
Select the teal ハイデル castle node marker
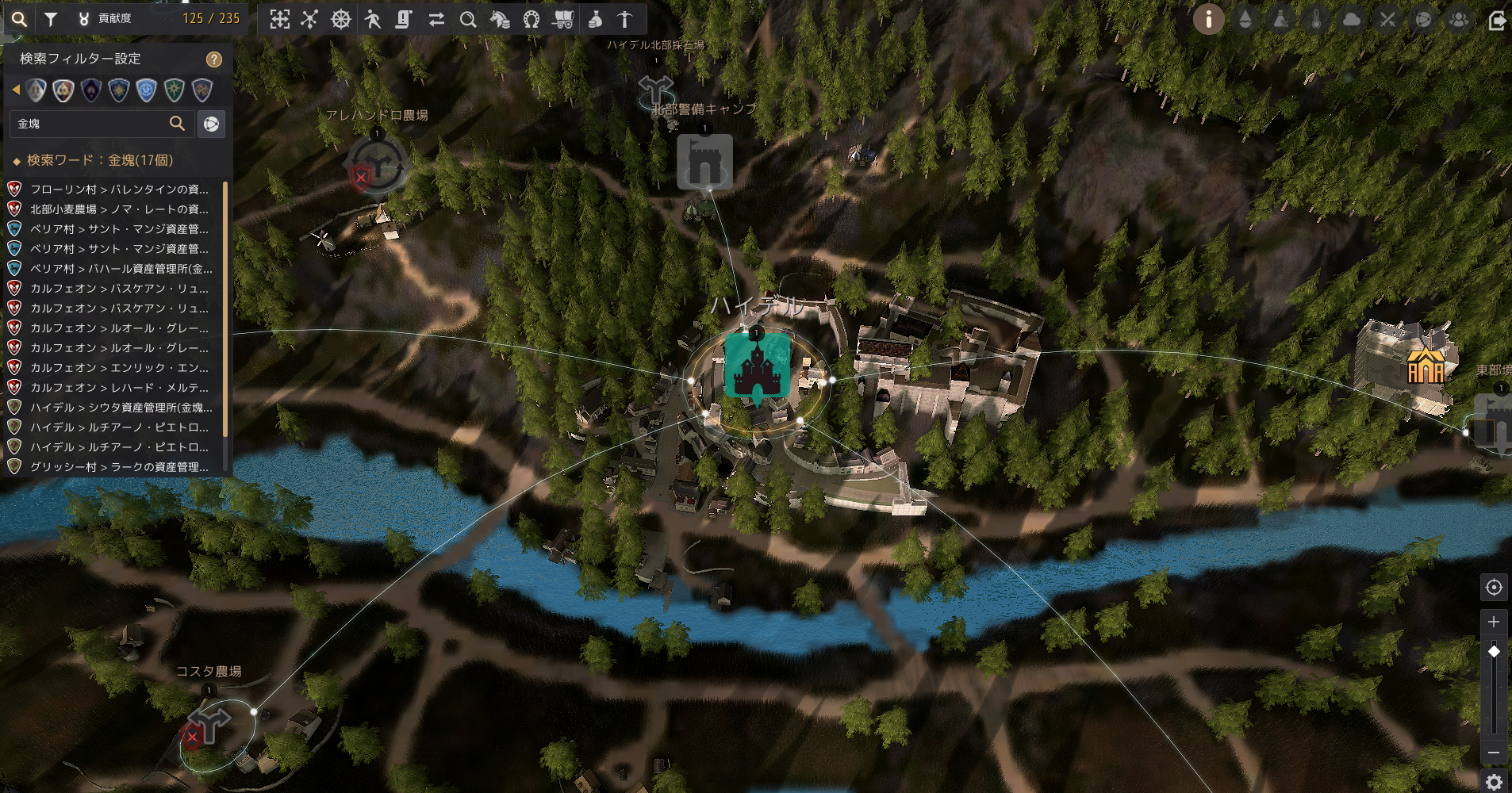pos(757,366)
